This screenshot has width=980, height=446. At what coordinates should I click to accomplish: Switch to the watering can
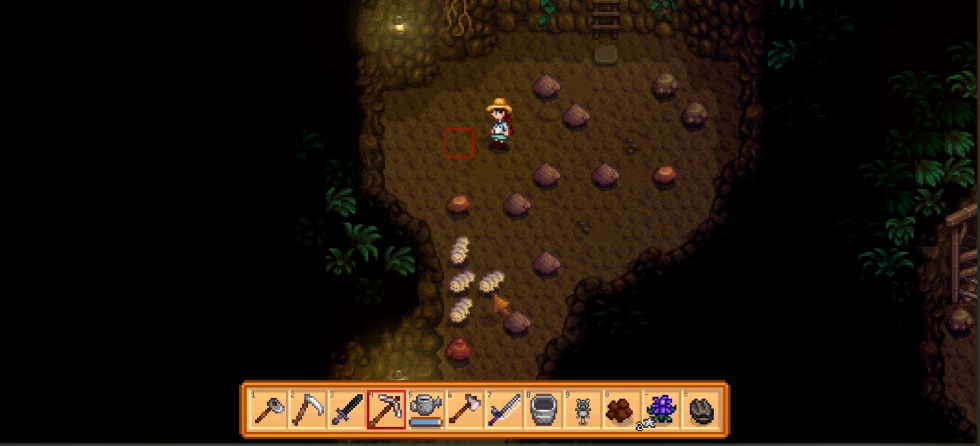(x=425, y=410)
